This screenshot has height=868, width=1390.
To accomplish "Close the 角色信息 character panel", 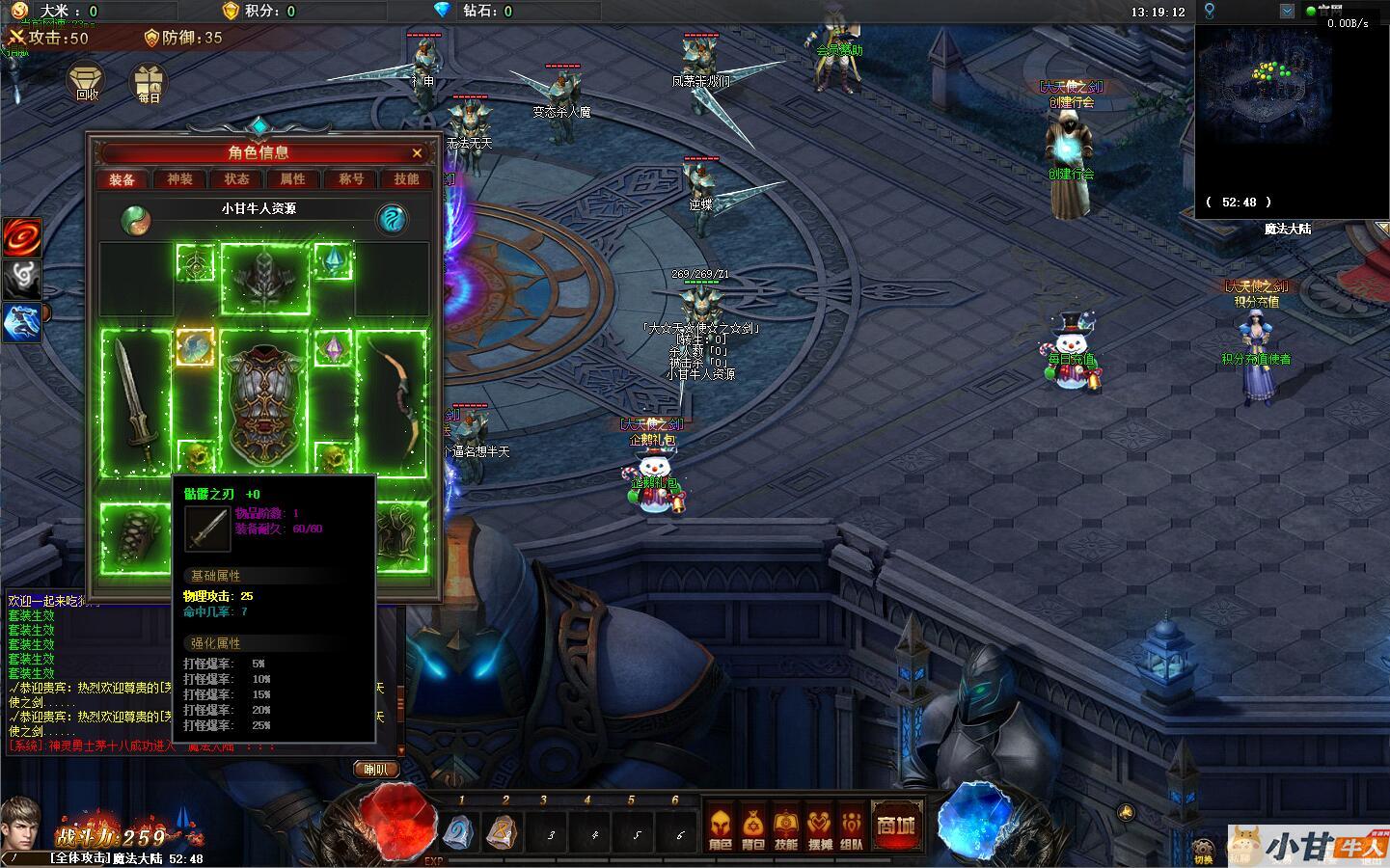I will pyautogui.click(x=417, y=152).
